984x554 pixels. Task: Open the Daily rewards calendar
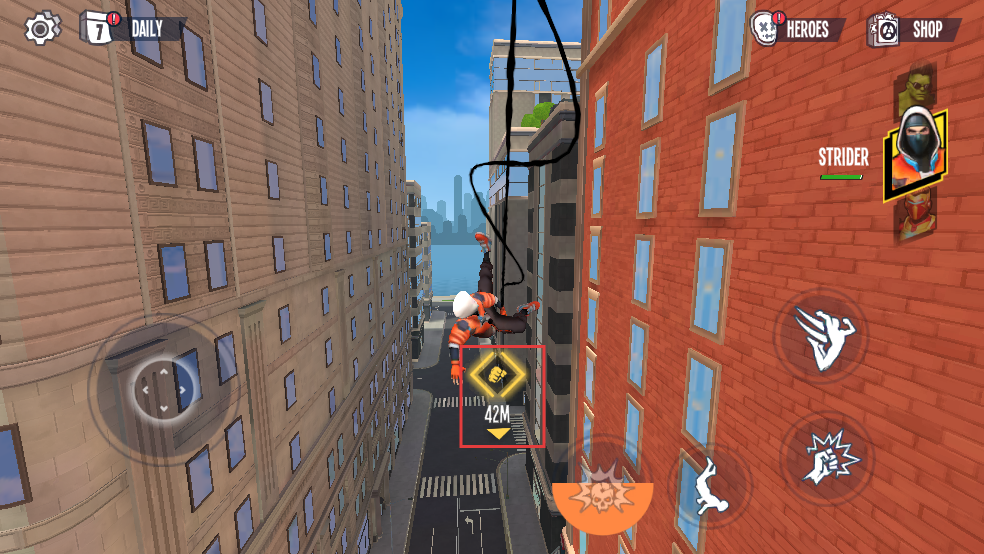click(x=133, y=28)
